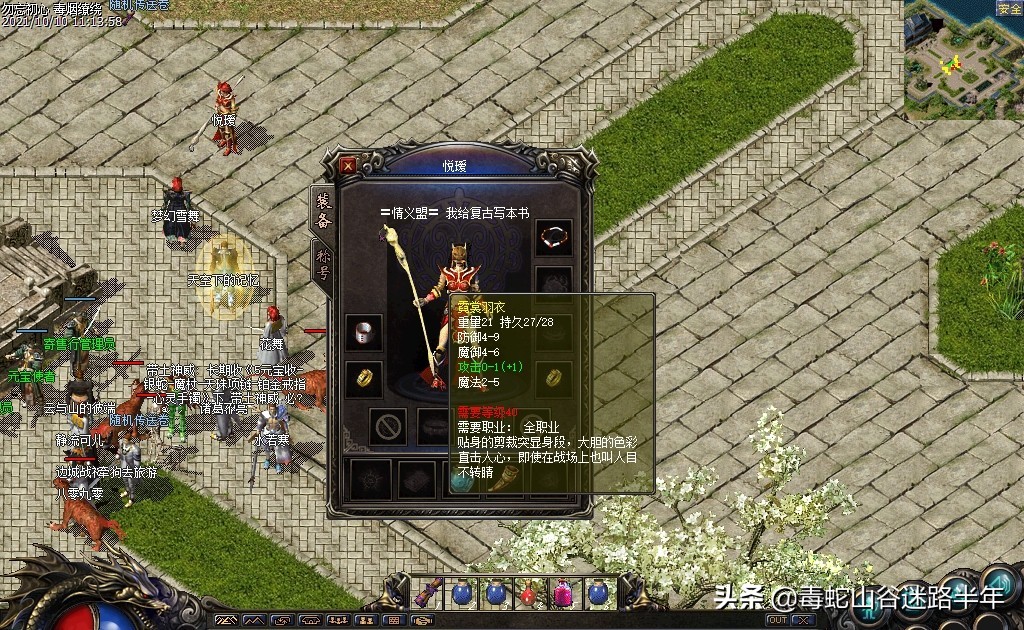Click the gold ring on the left side
This screenshot has height=630, width=1024.
[364, 378]
